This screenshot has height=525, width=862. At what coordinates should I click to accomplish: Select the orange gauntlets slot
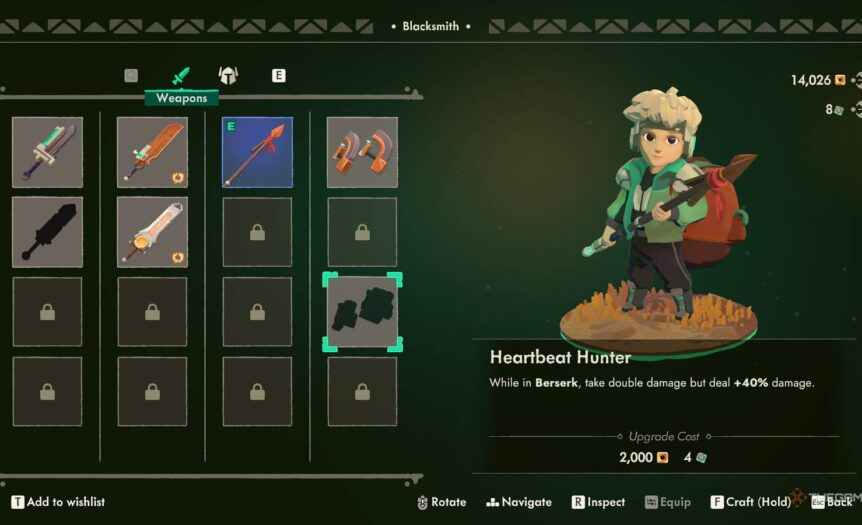tap(362, 152)
